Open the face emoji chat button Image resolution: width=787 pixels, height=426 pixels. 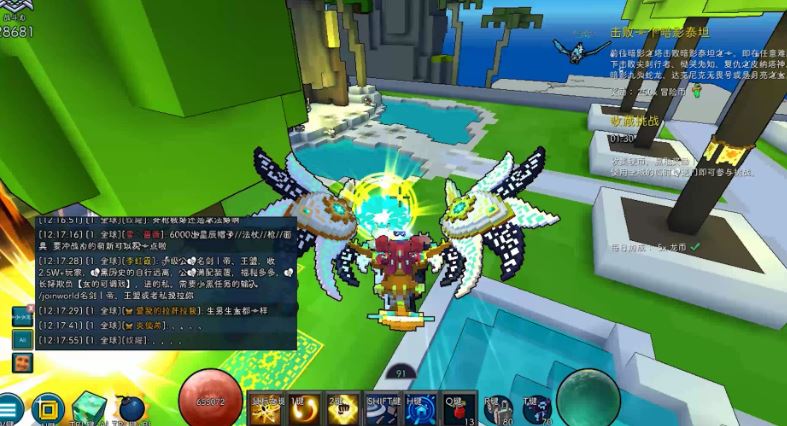22,363
